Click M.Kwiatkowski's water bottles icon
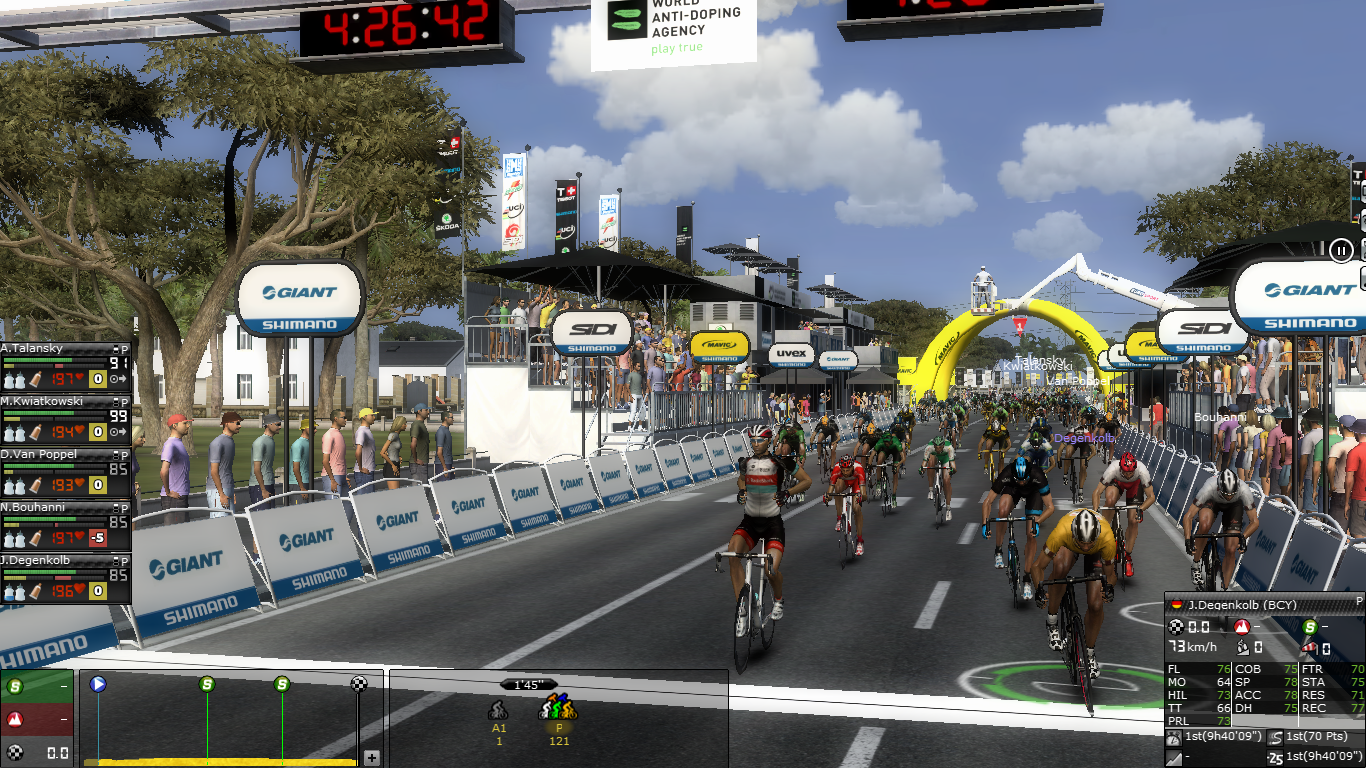This screenshot has height=768, width=1366. pyautogui.click(x=13, y=433)
